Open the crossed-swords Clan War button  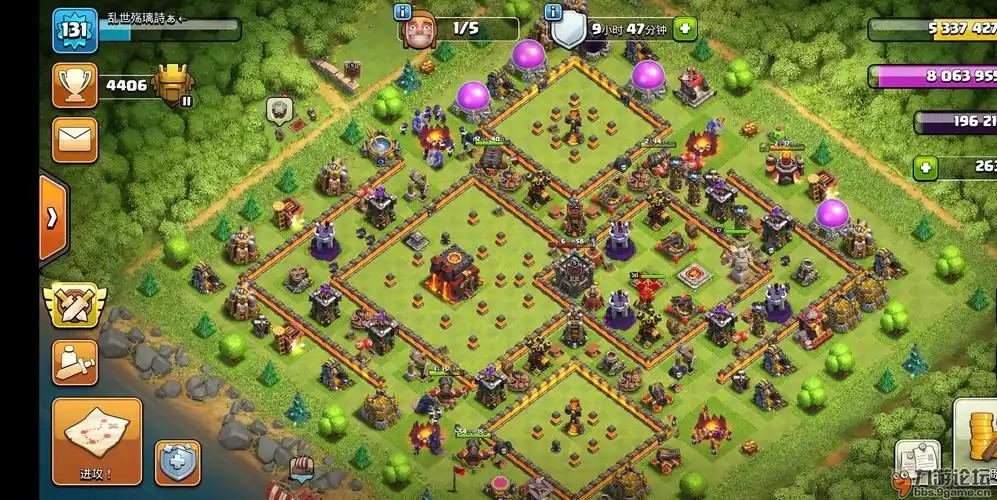point(74,304)
